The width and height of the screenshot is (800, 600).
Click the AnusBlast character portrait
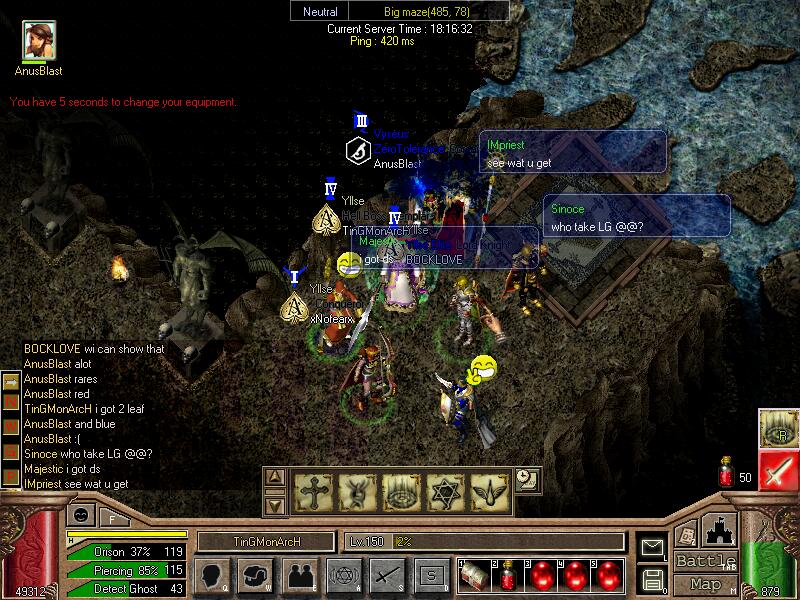pos(39,40)
